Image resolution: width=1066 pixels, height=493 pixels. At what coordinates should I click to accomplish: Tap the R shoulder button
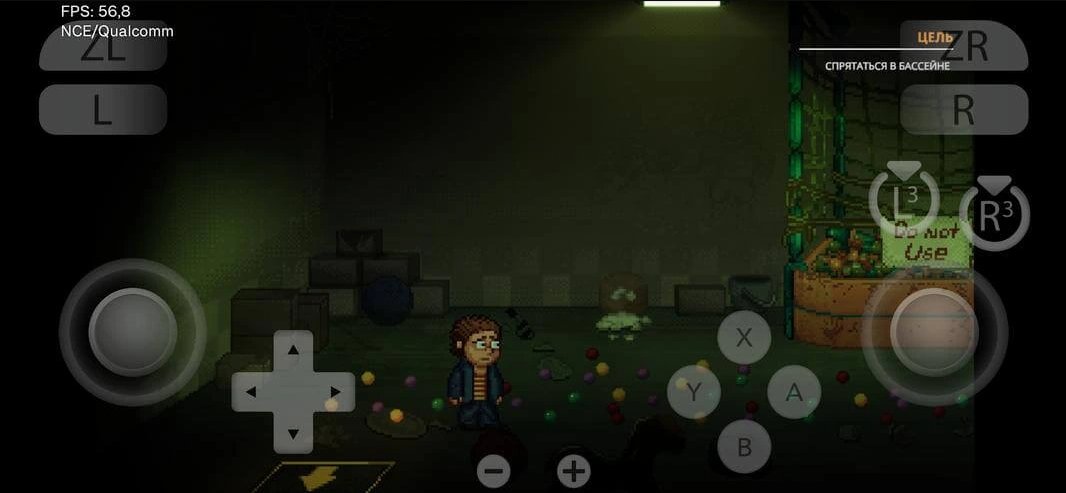point(964,110)
